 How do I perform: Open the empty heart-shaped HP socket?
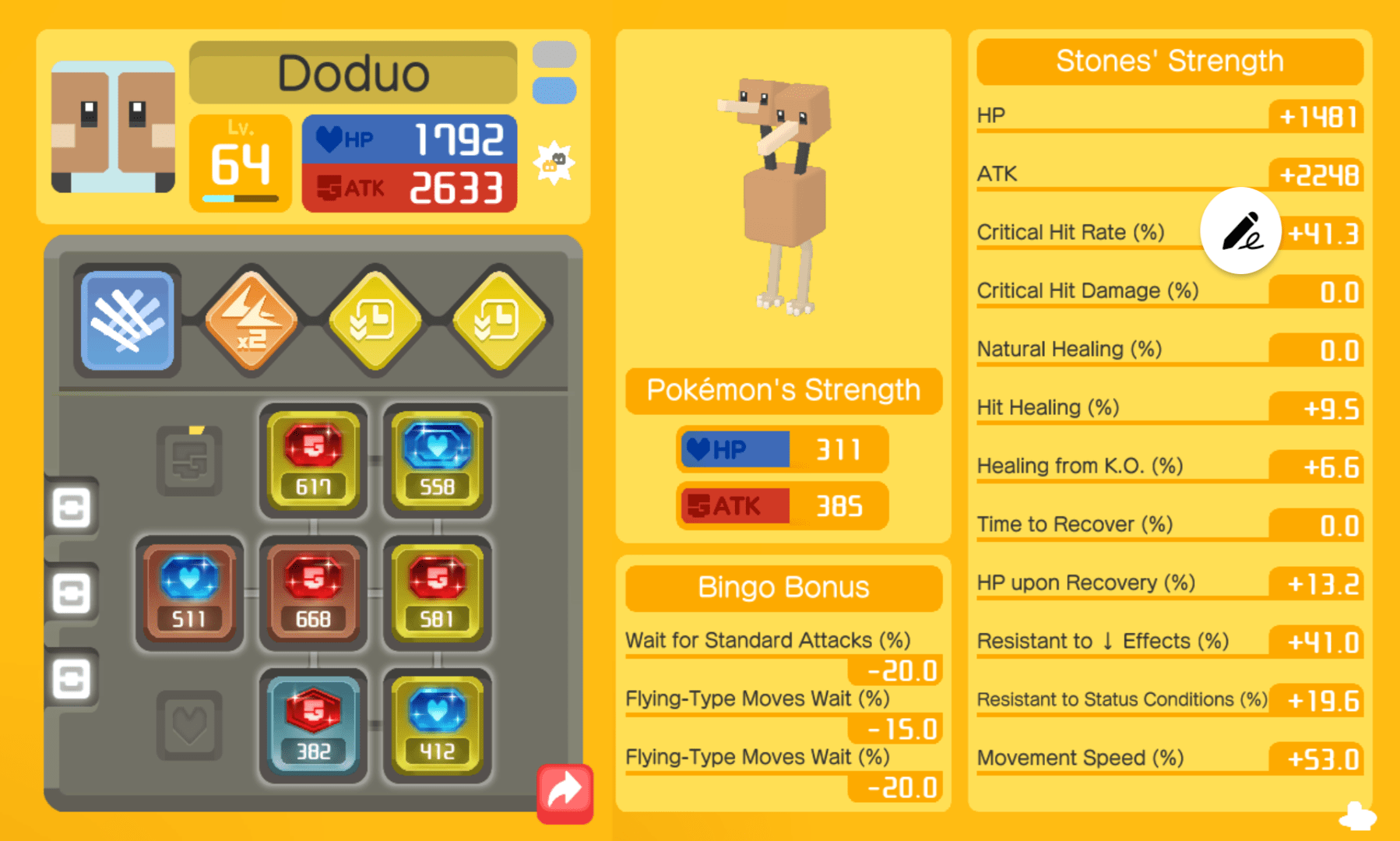(189, 724)
